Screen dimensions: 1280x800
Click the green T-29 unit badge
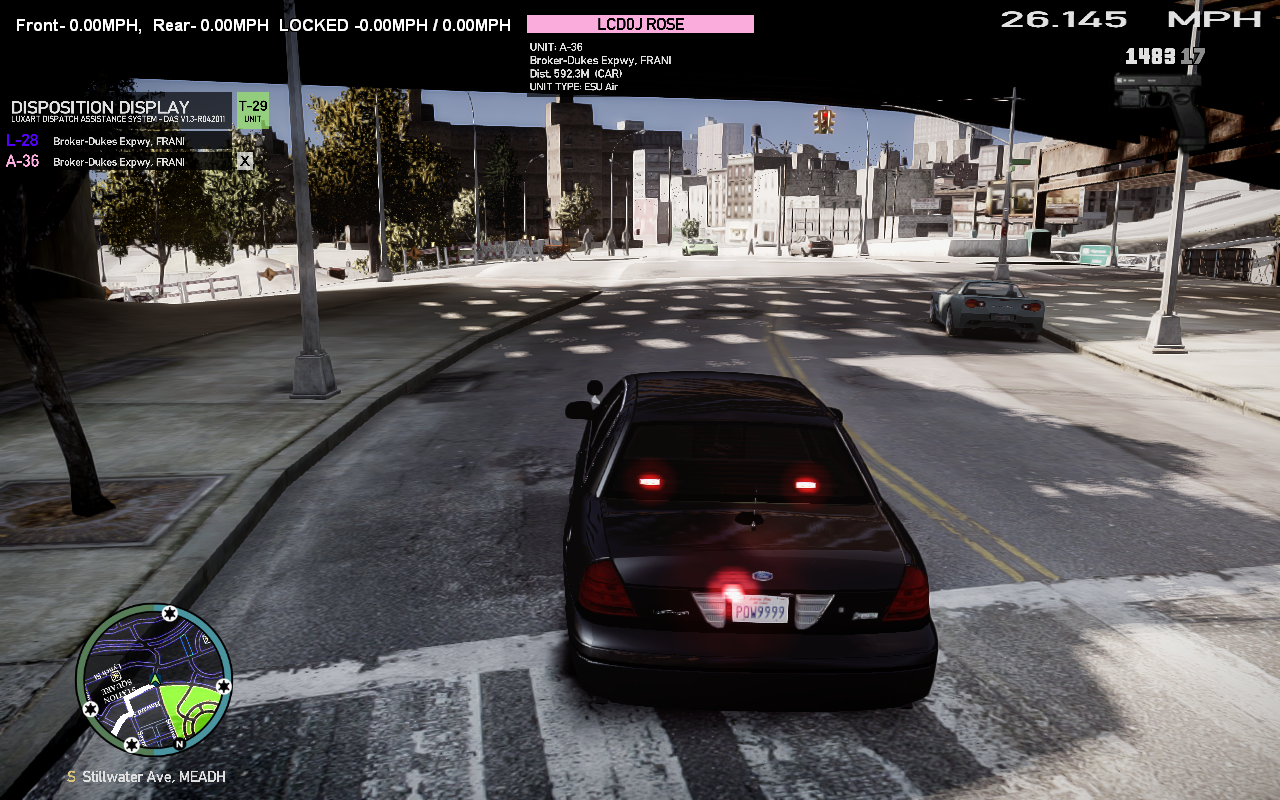point(252,110)
